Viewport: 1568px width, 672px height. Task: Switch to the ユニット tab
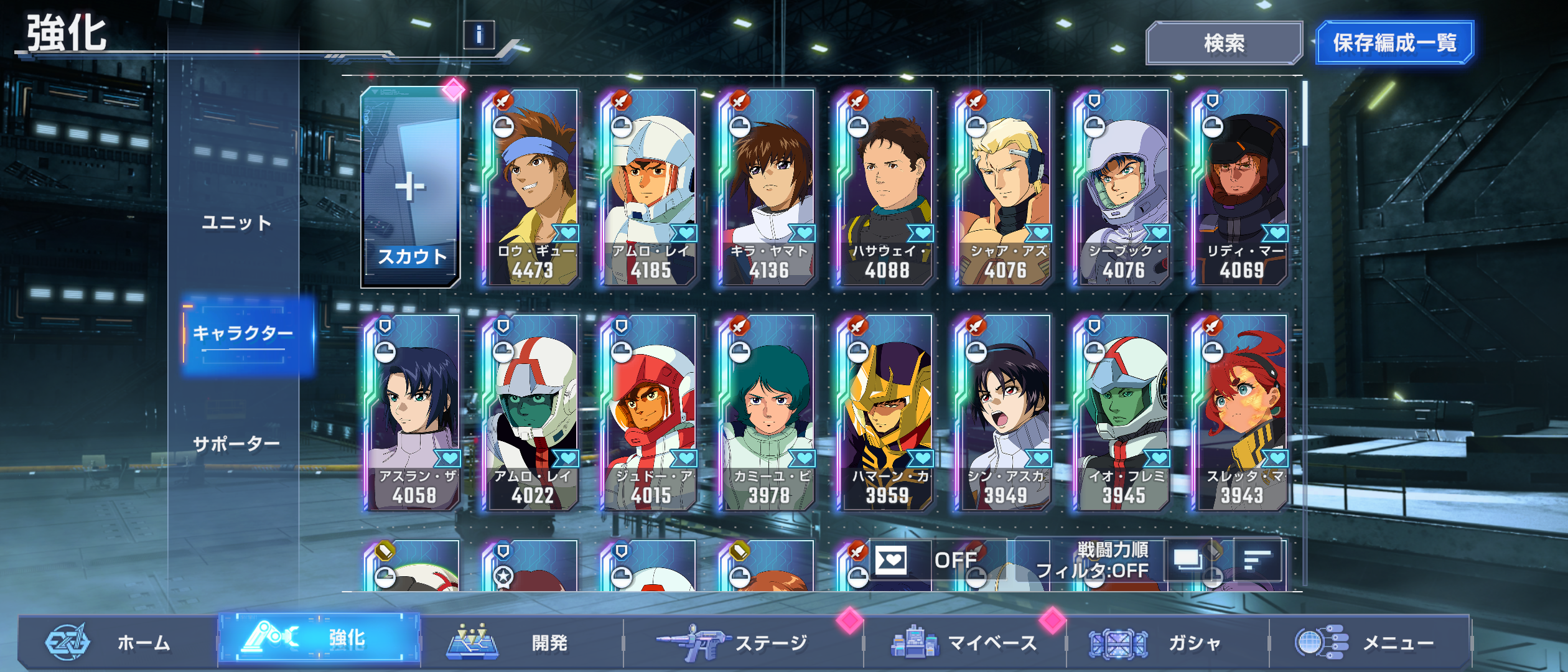(x=237, y=223)
